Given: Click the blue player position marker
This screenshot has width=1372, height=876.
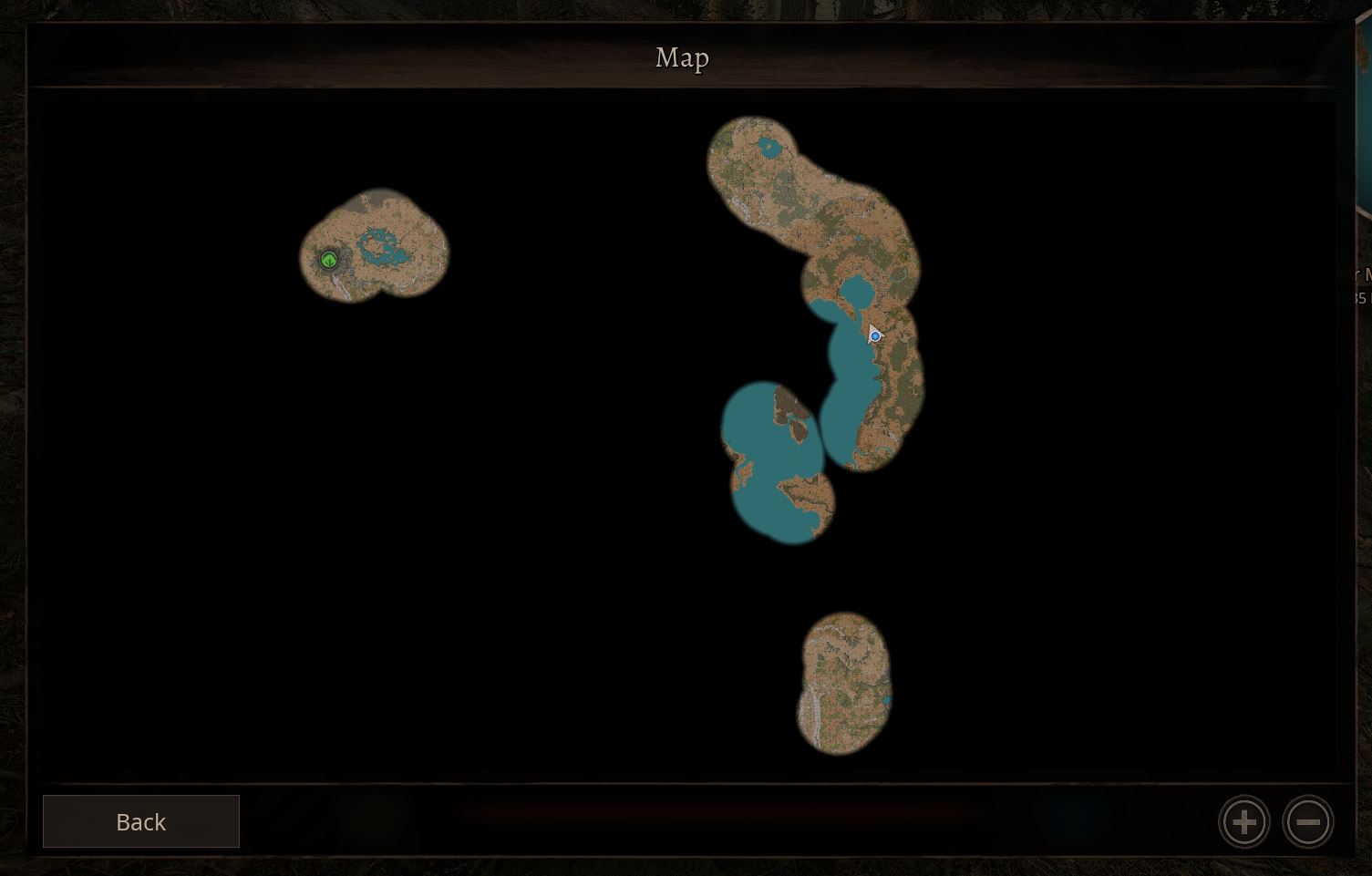Looking at the screenshot, I should tap(875, 335).
